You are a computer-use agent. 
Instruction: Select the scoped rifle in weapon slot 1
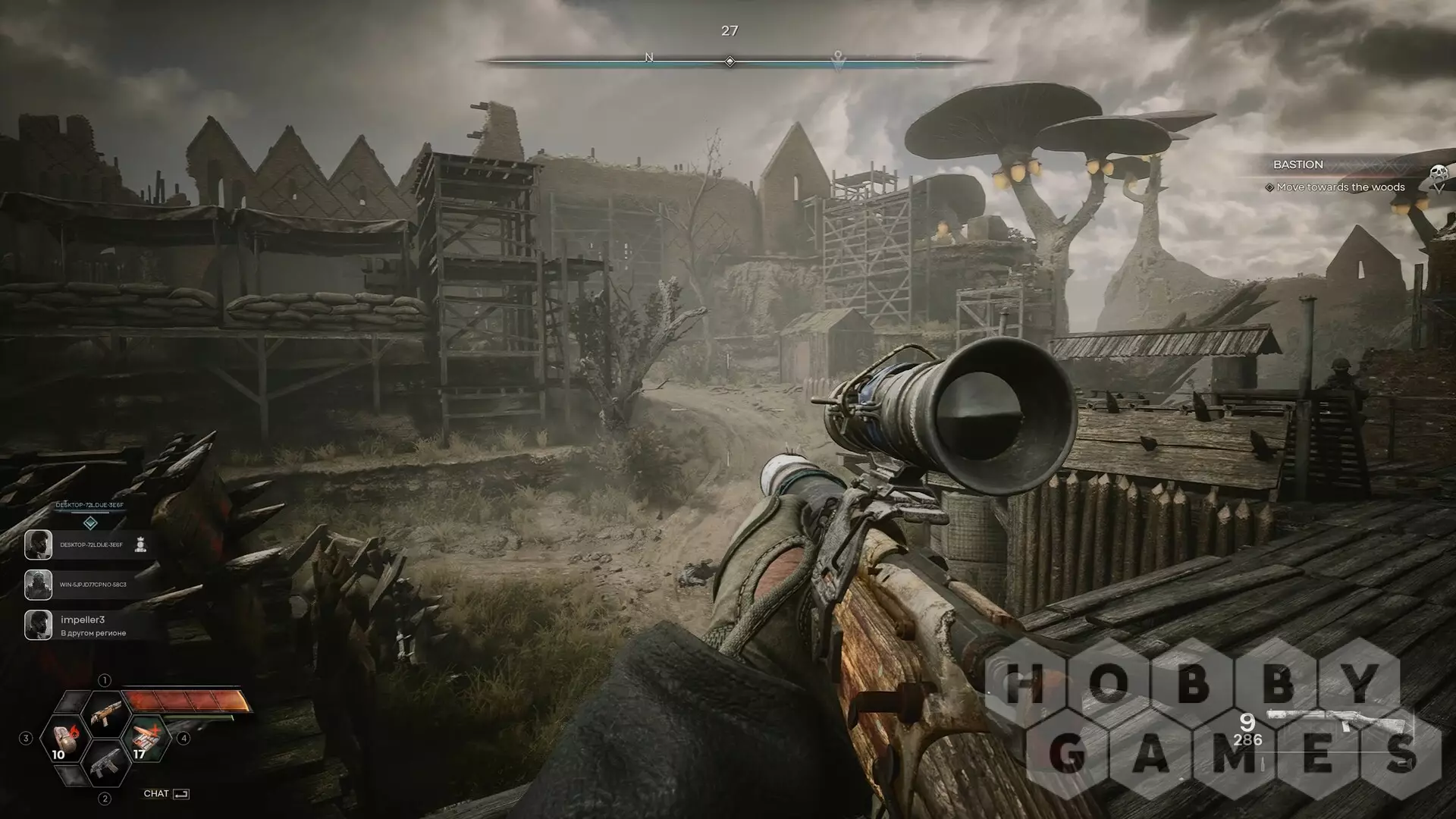tap(105, 714)
